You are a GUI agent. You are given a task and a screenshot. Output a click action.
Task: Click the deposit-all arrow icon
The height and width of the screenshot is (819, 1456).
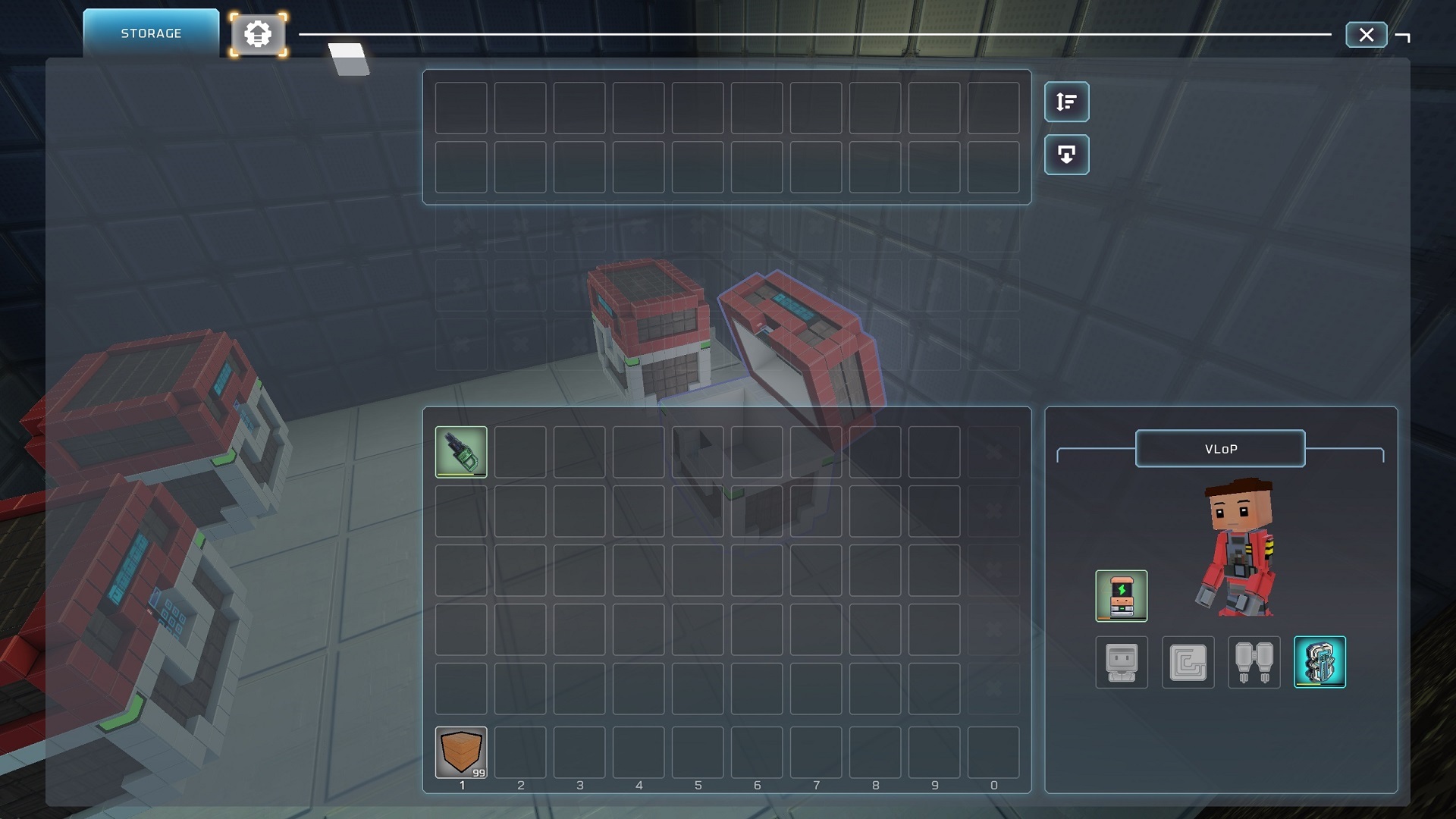(x=1066, y=154)
